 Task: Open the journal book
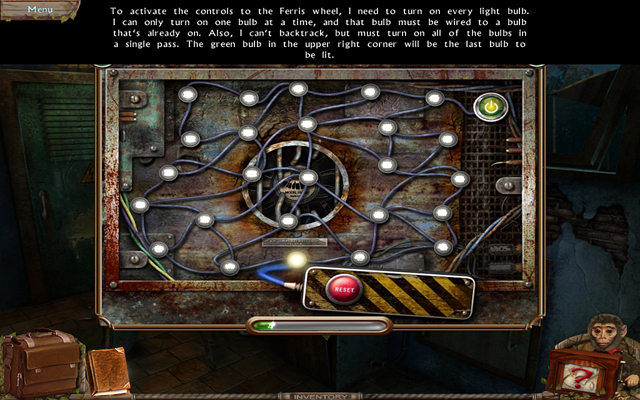108,372
